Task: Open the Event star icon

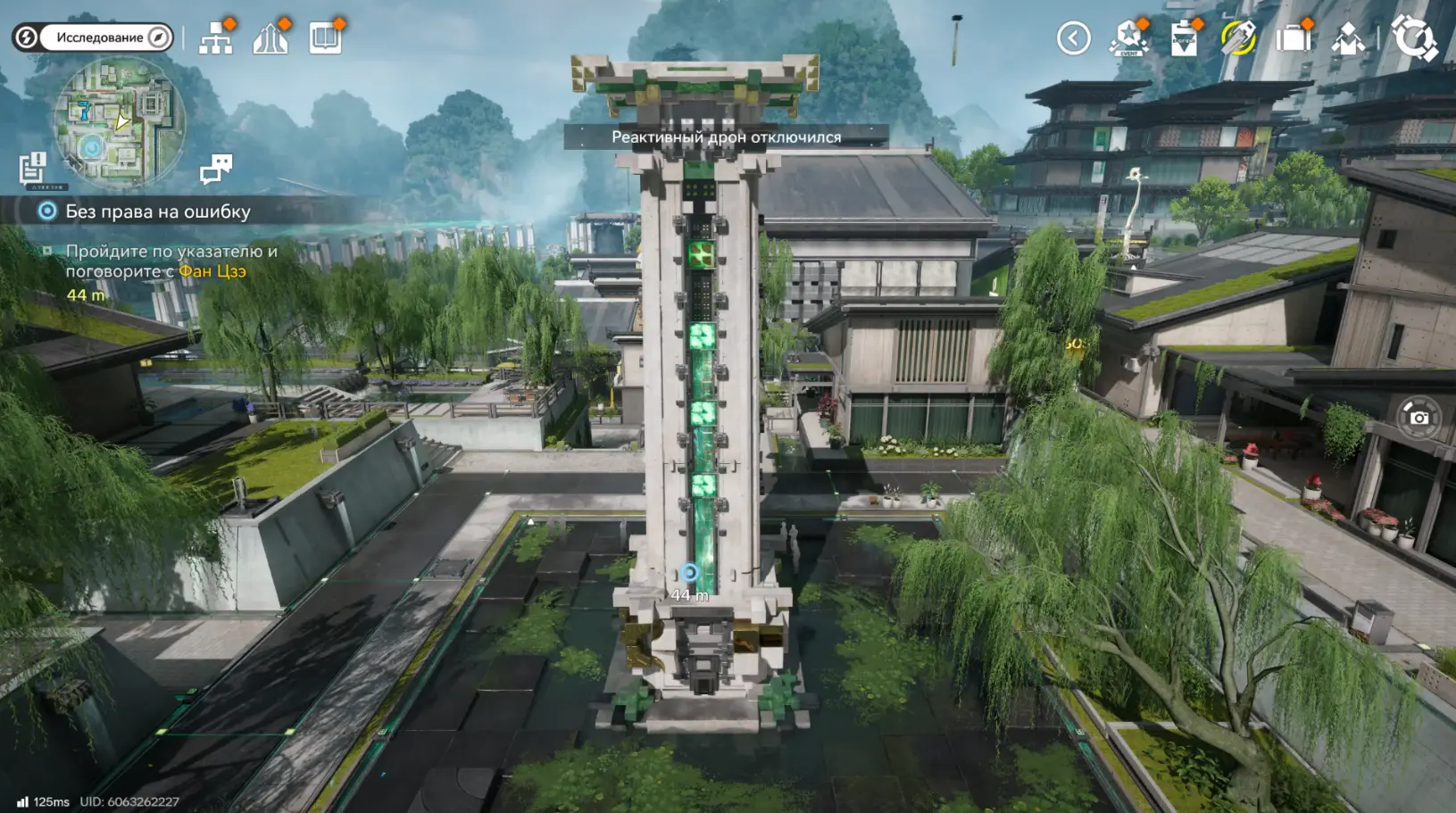Action: click(1128, 38)
